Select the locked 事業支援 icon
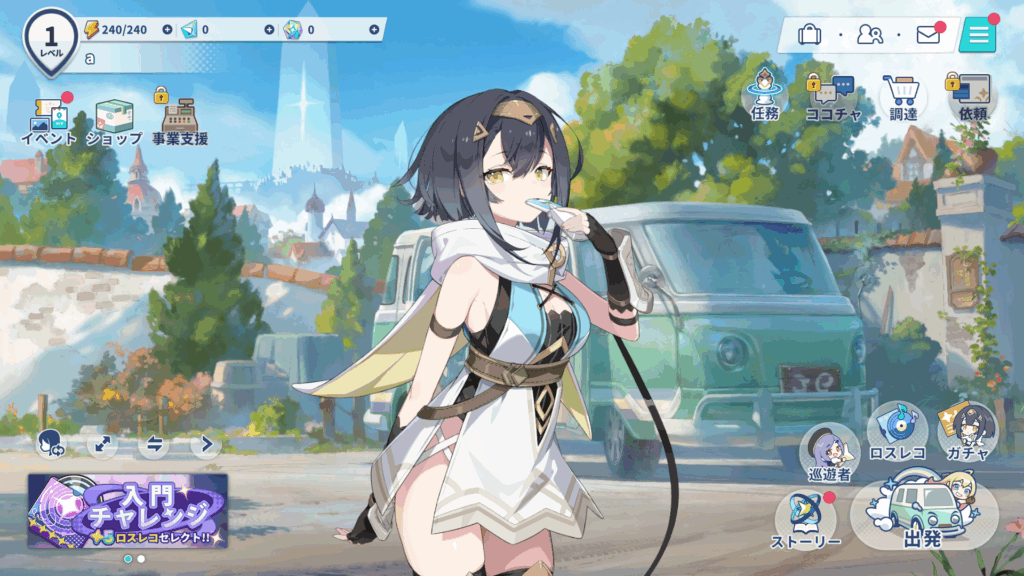 point(180,120)
